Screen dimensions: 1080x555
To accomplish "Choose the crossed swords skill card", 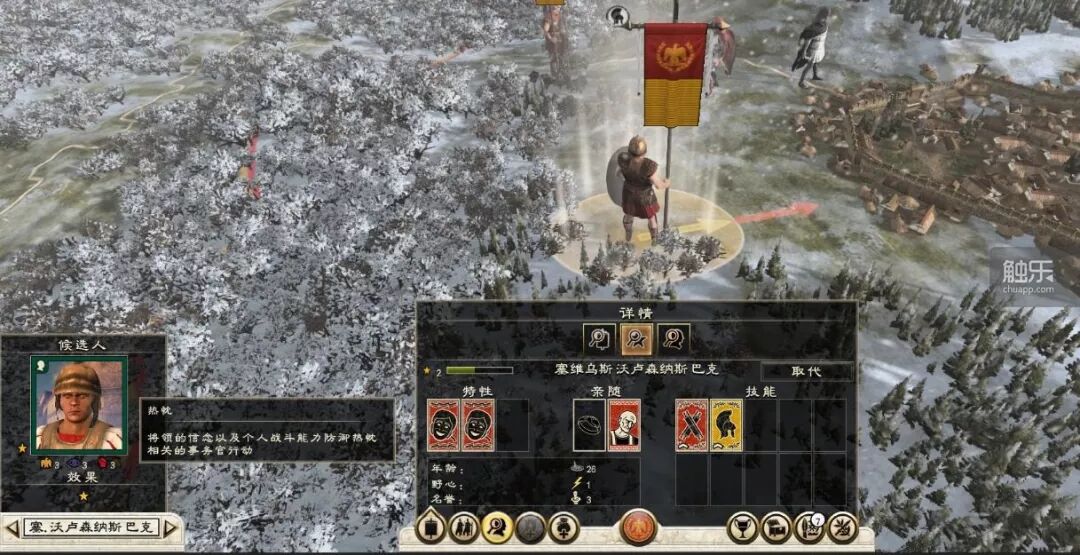I will coord(692,425).
